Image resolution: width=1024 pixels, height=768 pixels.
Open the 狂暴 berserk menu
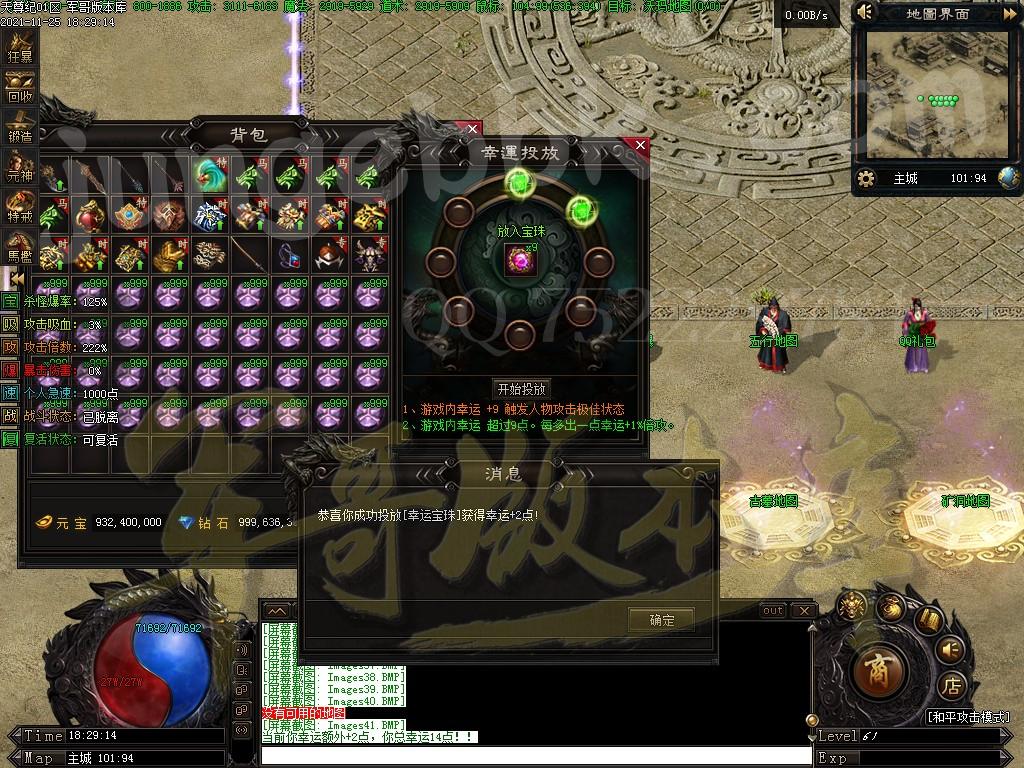[x=20, y=48]
